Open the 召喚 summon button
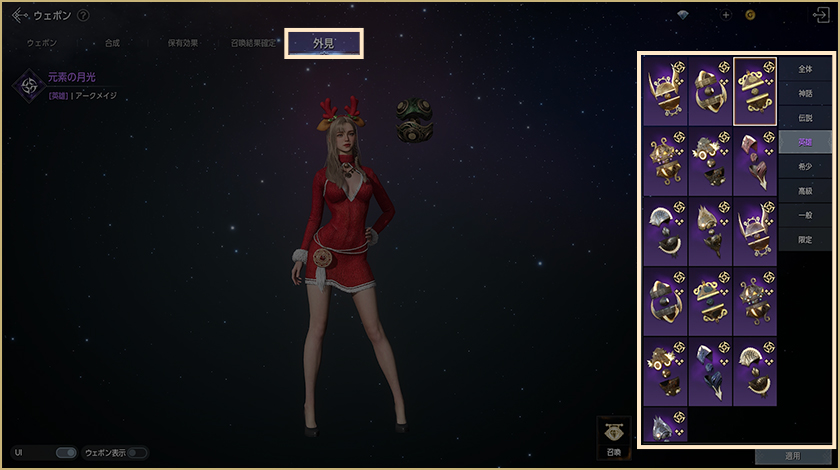The height and width of the screenshot is (470, 840). click(x=614, y=435)
